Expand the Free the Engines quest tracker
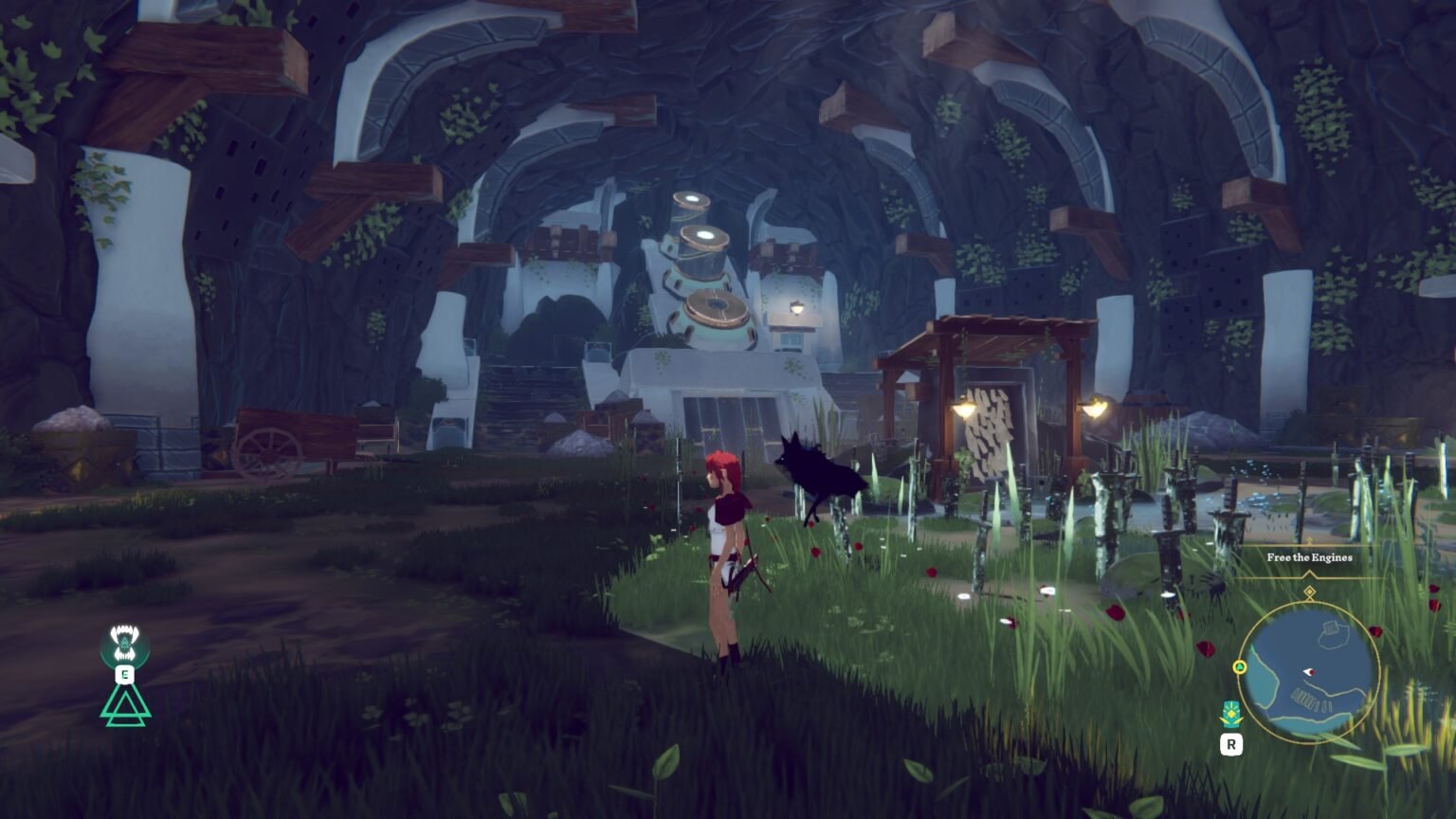1456x819 pixels. pos(1309,558)
